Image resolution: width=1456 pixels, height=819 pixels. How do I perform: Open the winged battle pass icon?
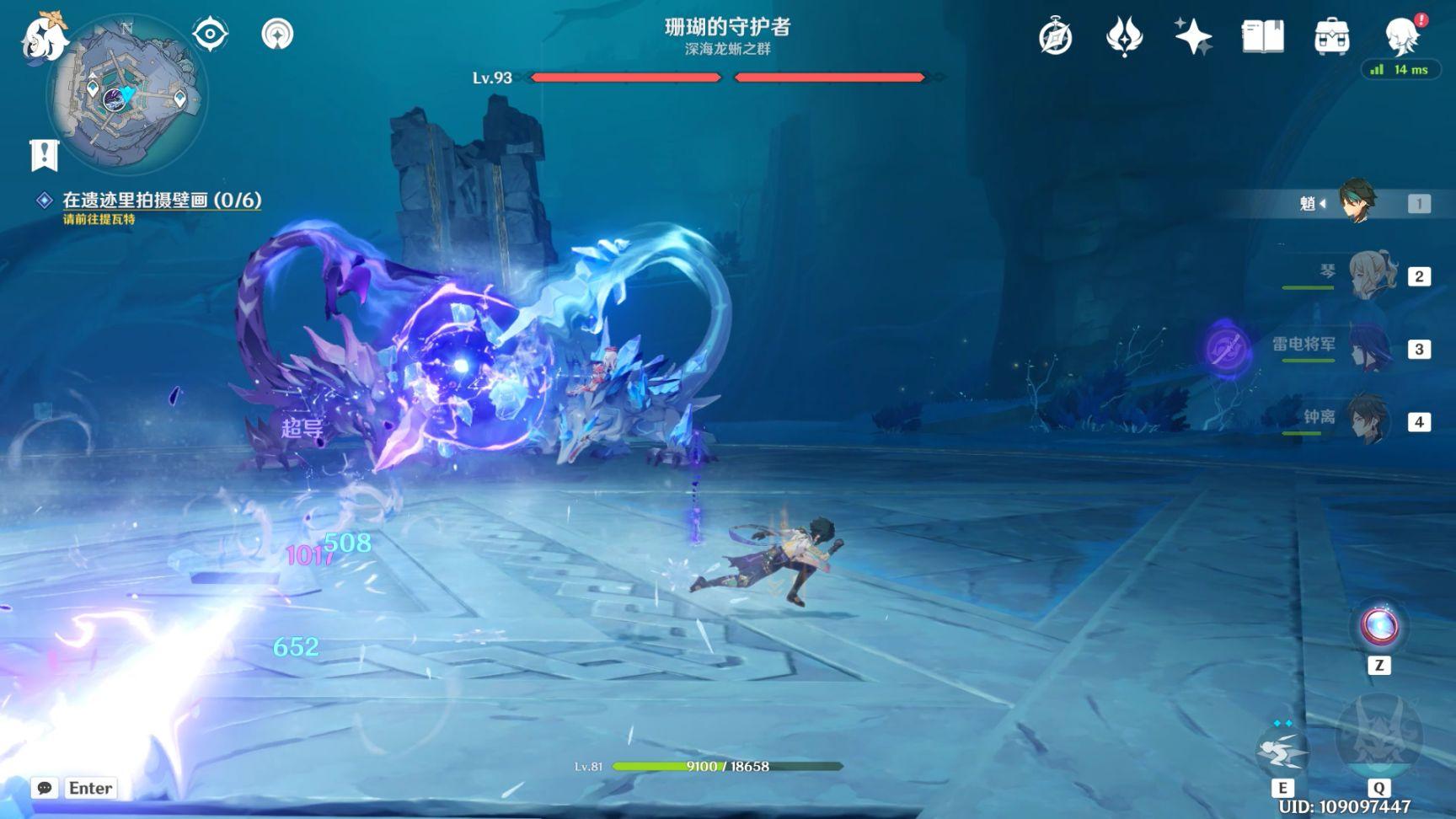coord(1124,37)
